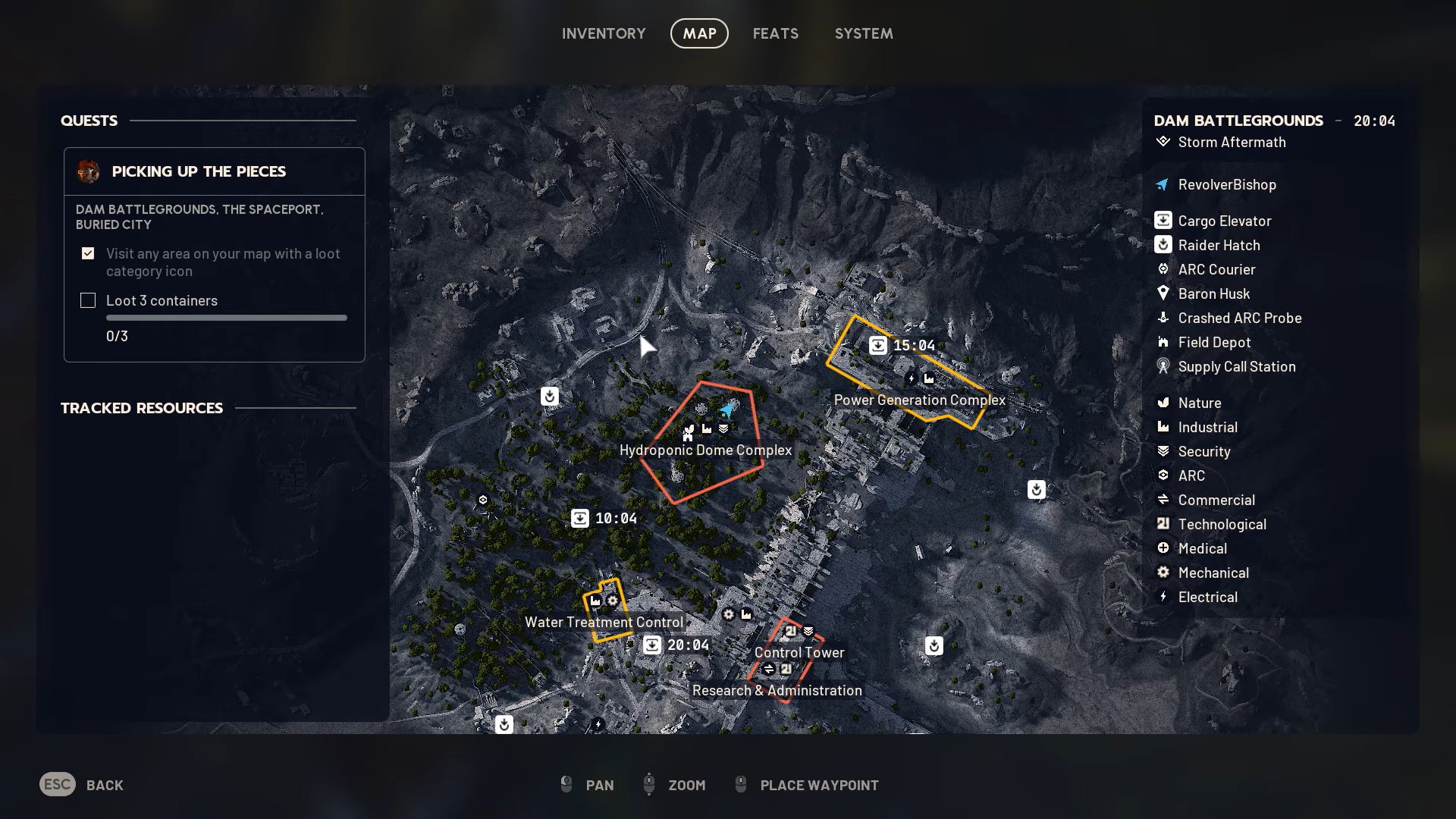Open the FEATS tab
Image resolution: width=1456 pixels, height=819 pixels.
click(x=775, y=33)
